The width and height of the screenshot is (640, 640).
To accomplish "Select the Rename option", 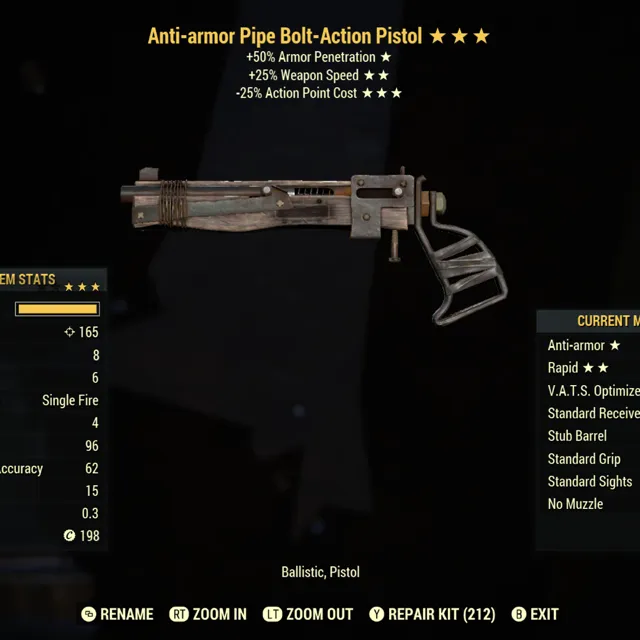I will (118, 614).
